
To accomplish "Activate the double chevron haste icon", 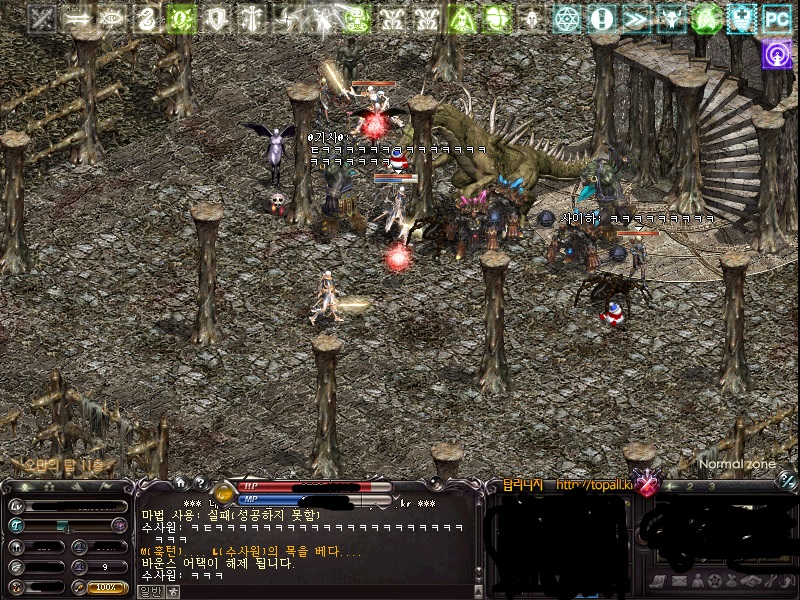I will [x=635, y=18].
